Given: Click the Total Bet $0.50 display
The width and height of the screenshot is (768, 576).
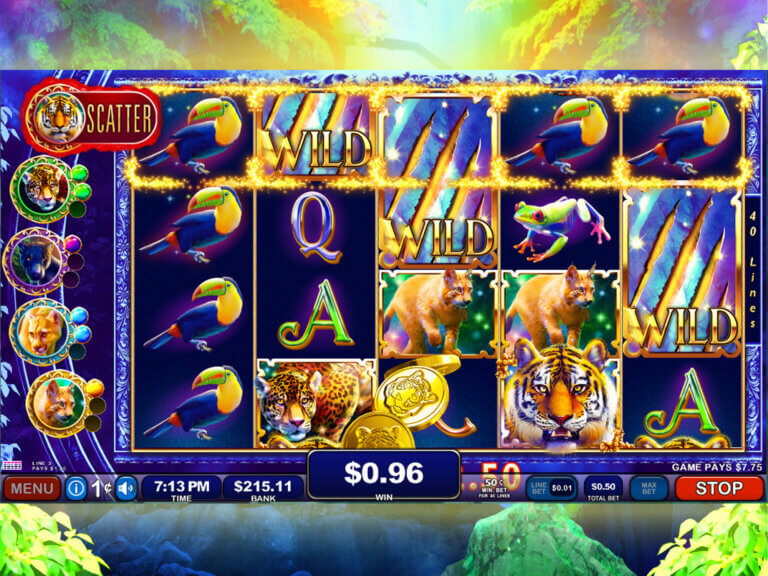Looking at the screenshot, I should coord(602,487).
